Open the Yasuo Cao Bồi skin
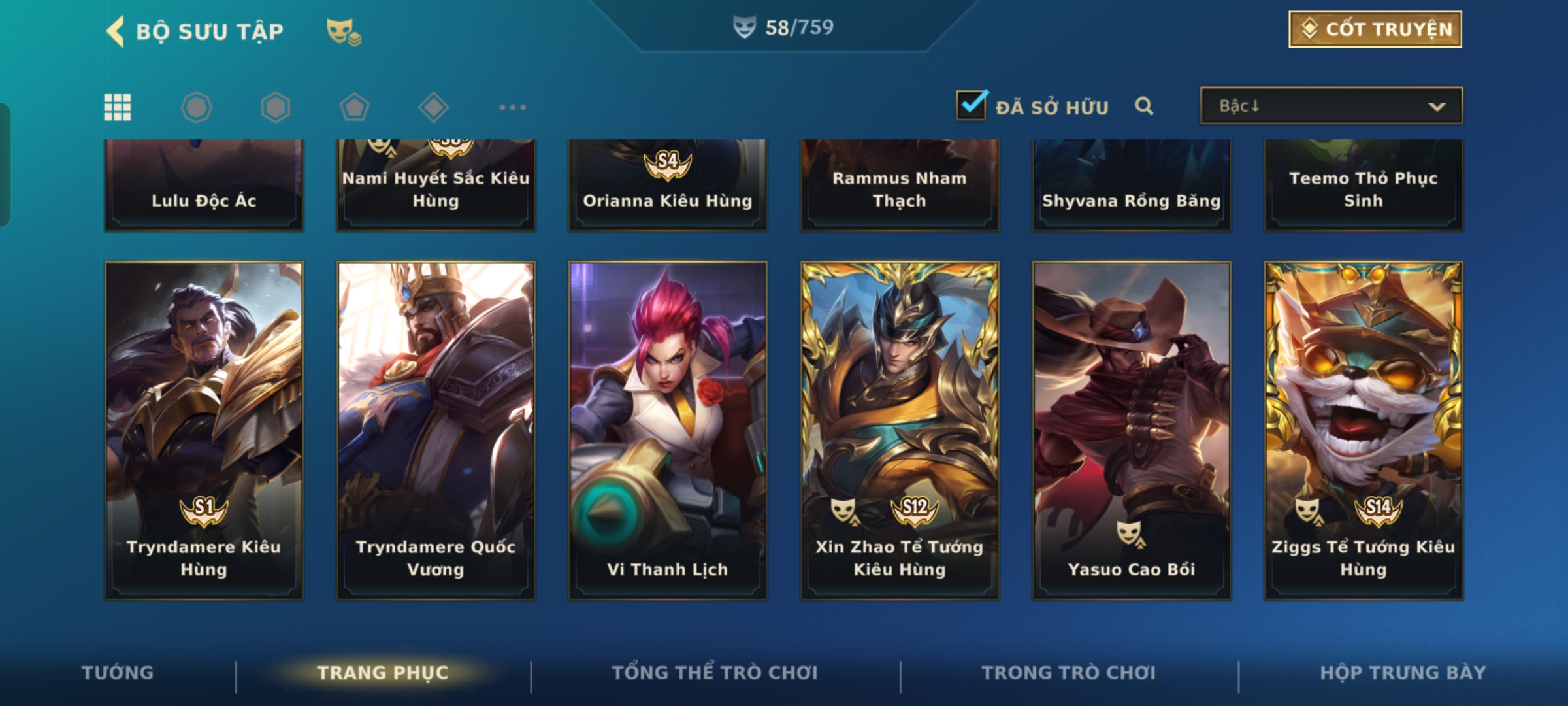This screenshot has height=706, width=1568. (1132, 430)
